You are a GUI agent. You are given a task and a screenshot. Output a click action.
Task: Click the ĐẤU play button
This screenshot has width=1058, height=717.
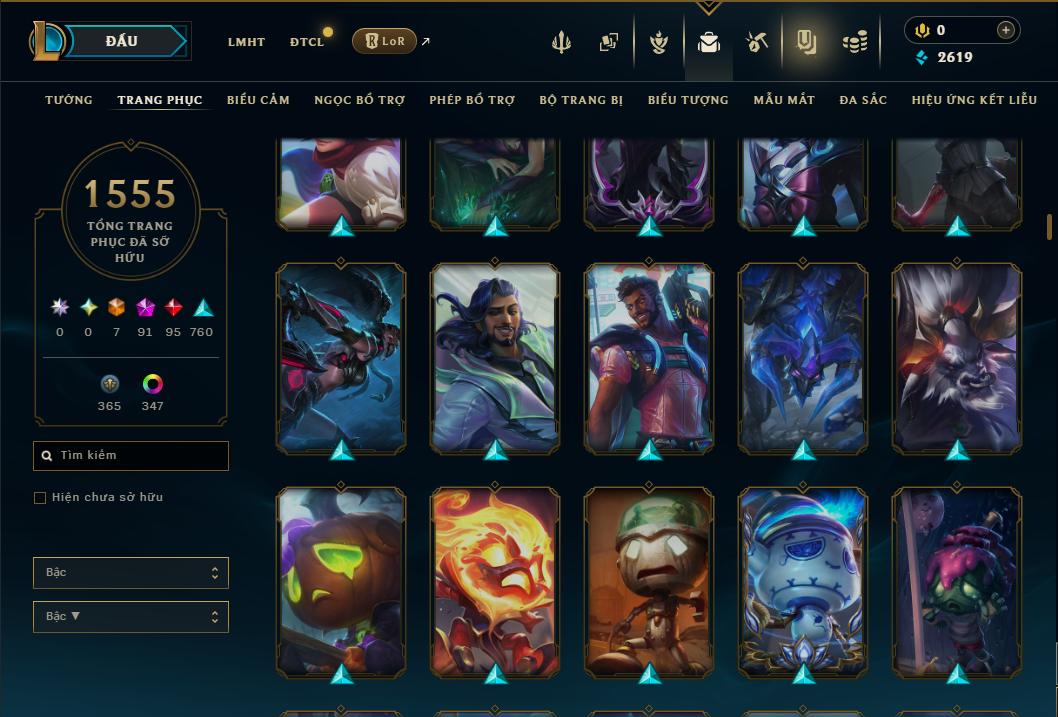point(121,41)
